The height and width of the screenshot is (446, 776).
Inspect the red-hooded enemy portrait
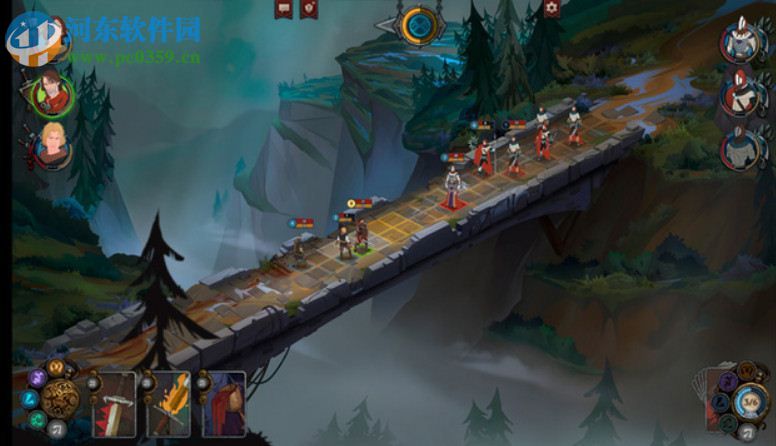(742, 94)
